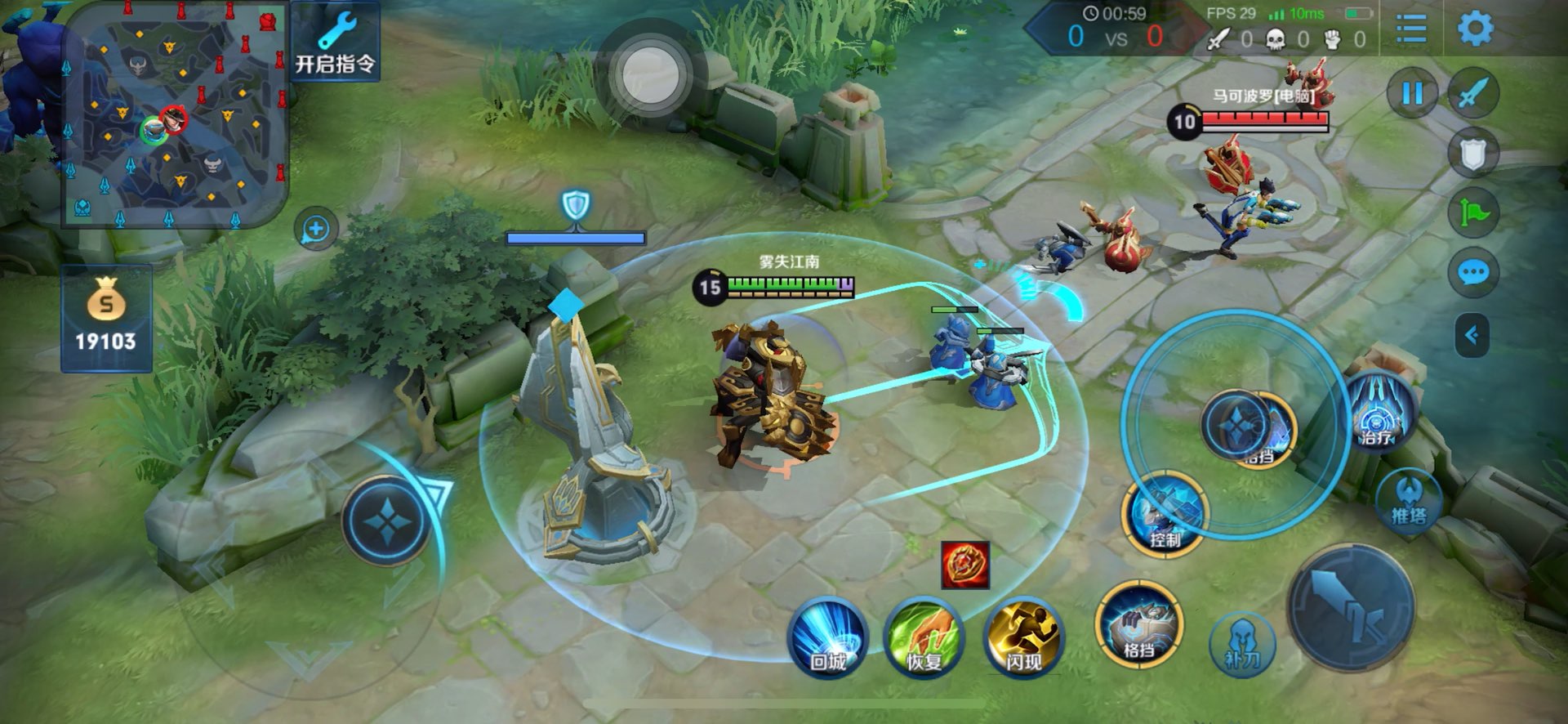
Task: Hit the large basic attack sword button
Action: point(1352,607)
